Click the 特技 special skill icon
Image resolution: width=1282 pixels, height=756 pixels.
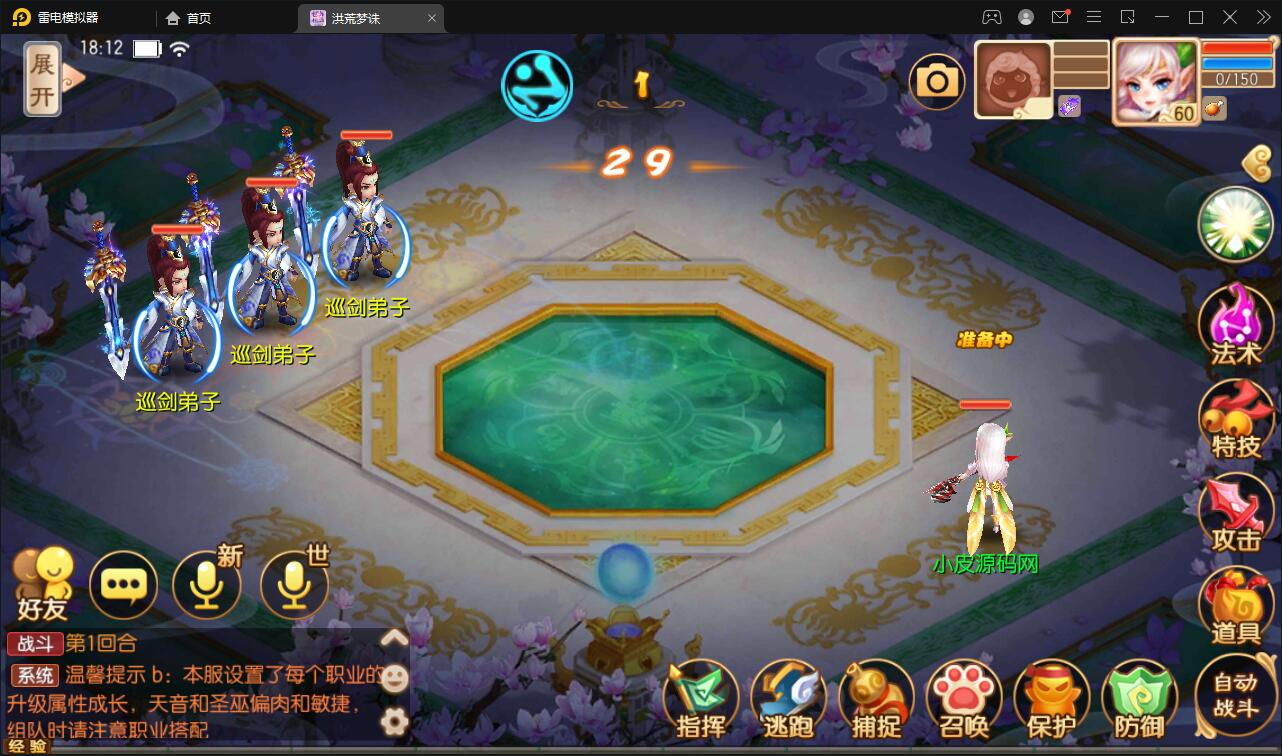pyautogui.click(x=1236, y=418)
